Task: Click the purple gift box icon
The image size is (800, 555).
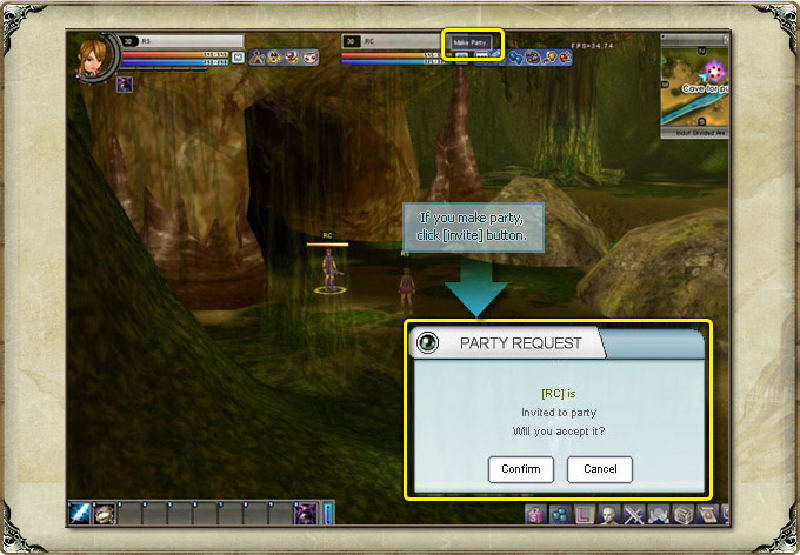Action: [x=537, y=515]
